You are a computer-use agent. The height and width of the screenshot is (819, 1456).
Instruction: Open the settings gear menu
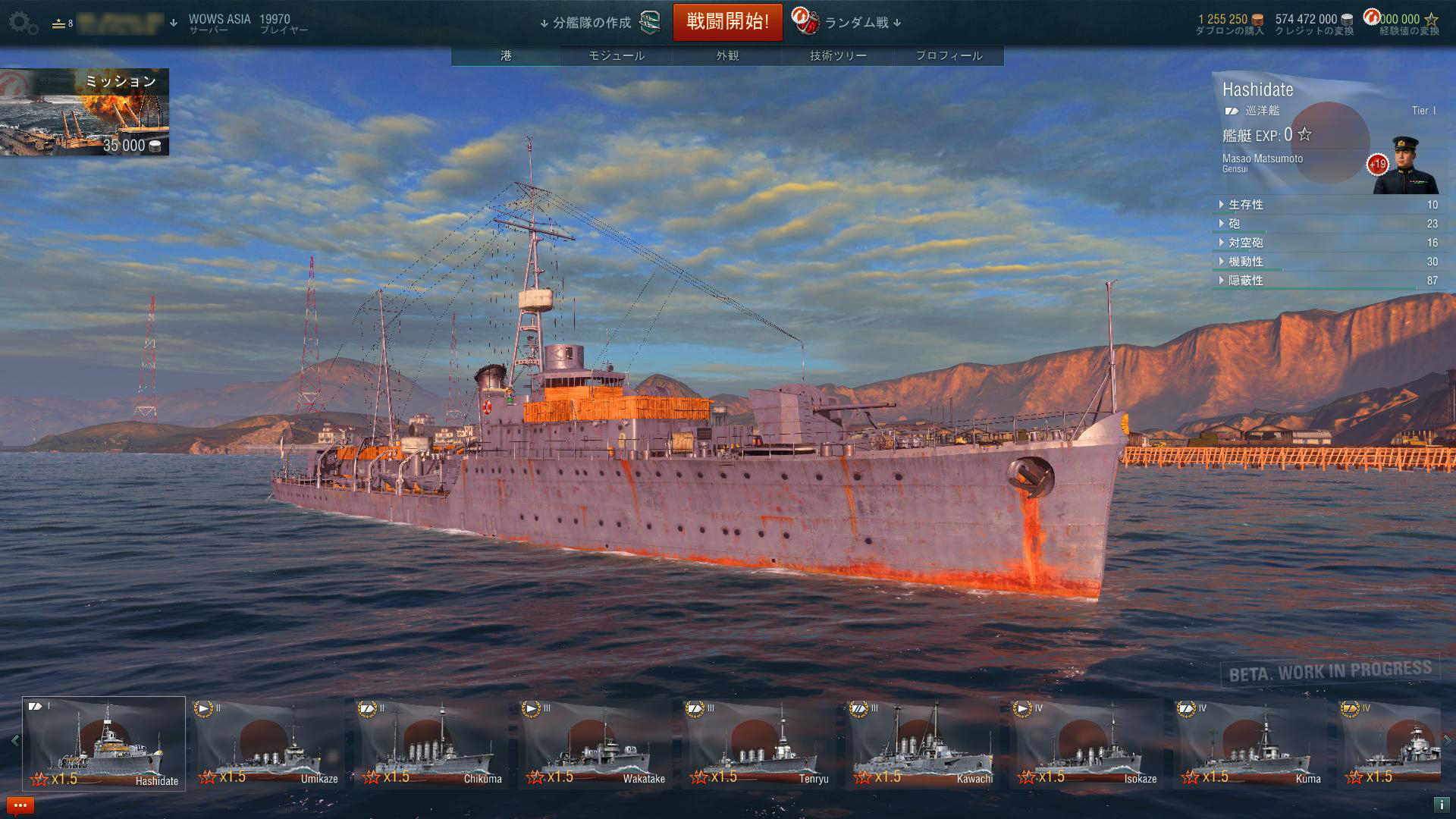click(23, 24)
